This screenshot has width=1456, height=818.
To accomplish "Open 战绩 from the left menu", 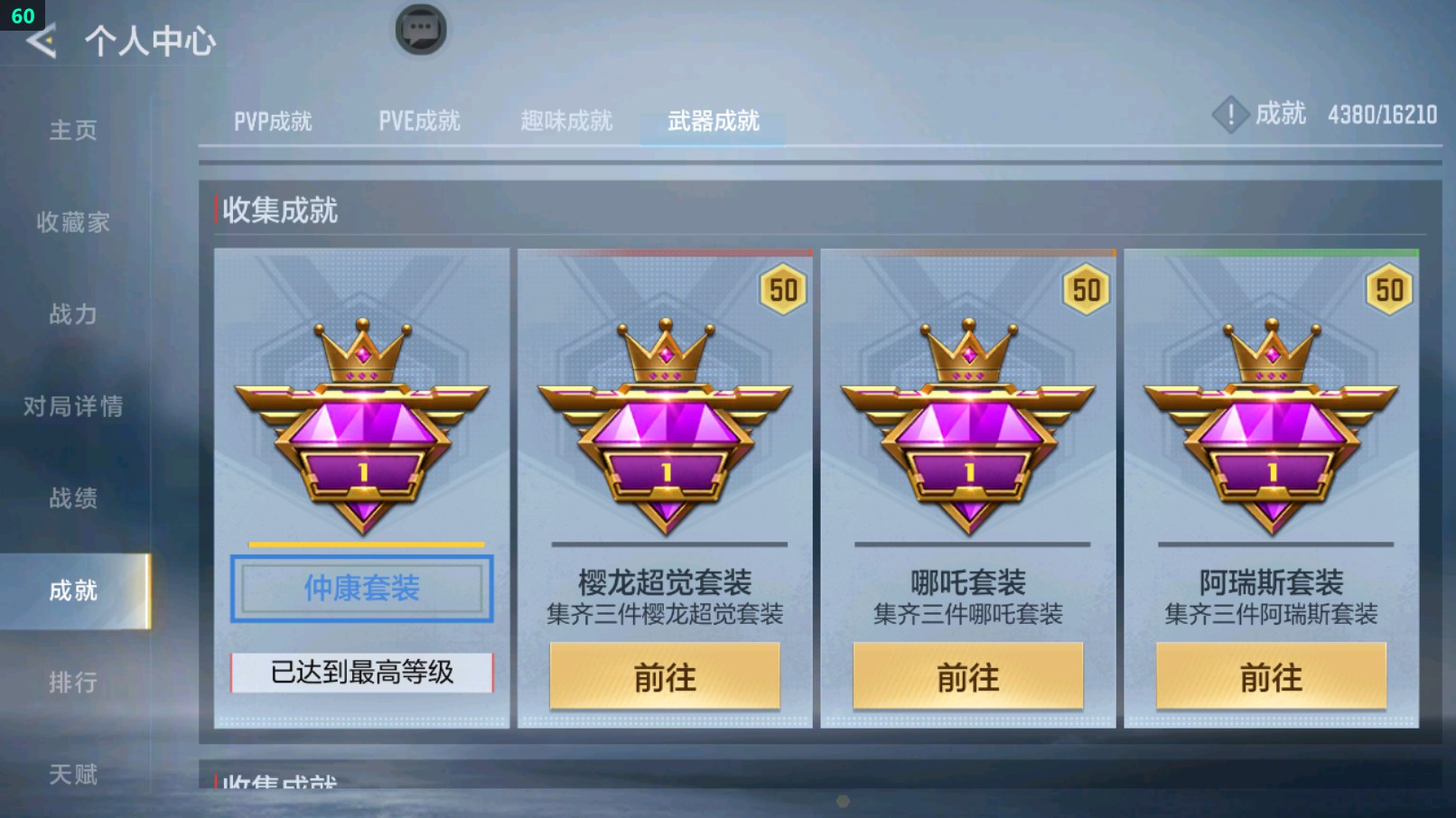I will pos(74,499).
